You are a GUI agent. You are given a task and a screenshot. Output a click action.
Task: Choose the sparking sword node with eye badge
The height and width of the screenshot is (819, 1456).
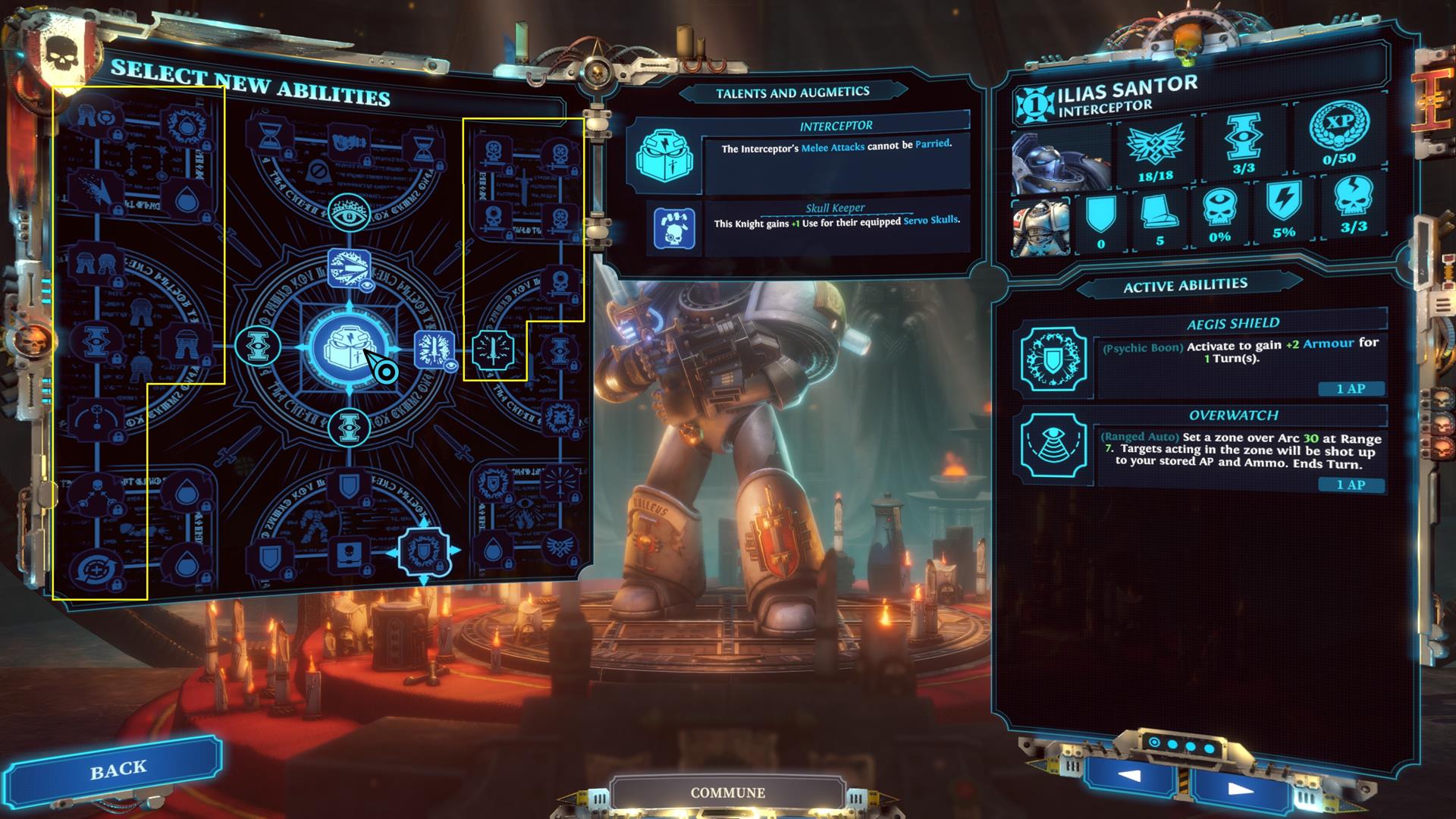[x=435, y=349]
